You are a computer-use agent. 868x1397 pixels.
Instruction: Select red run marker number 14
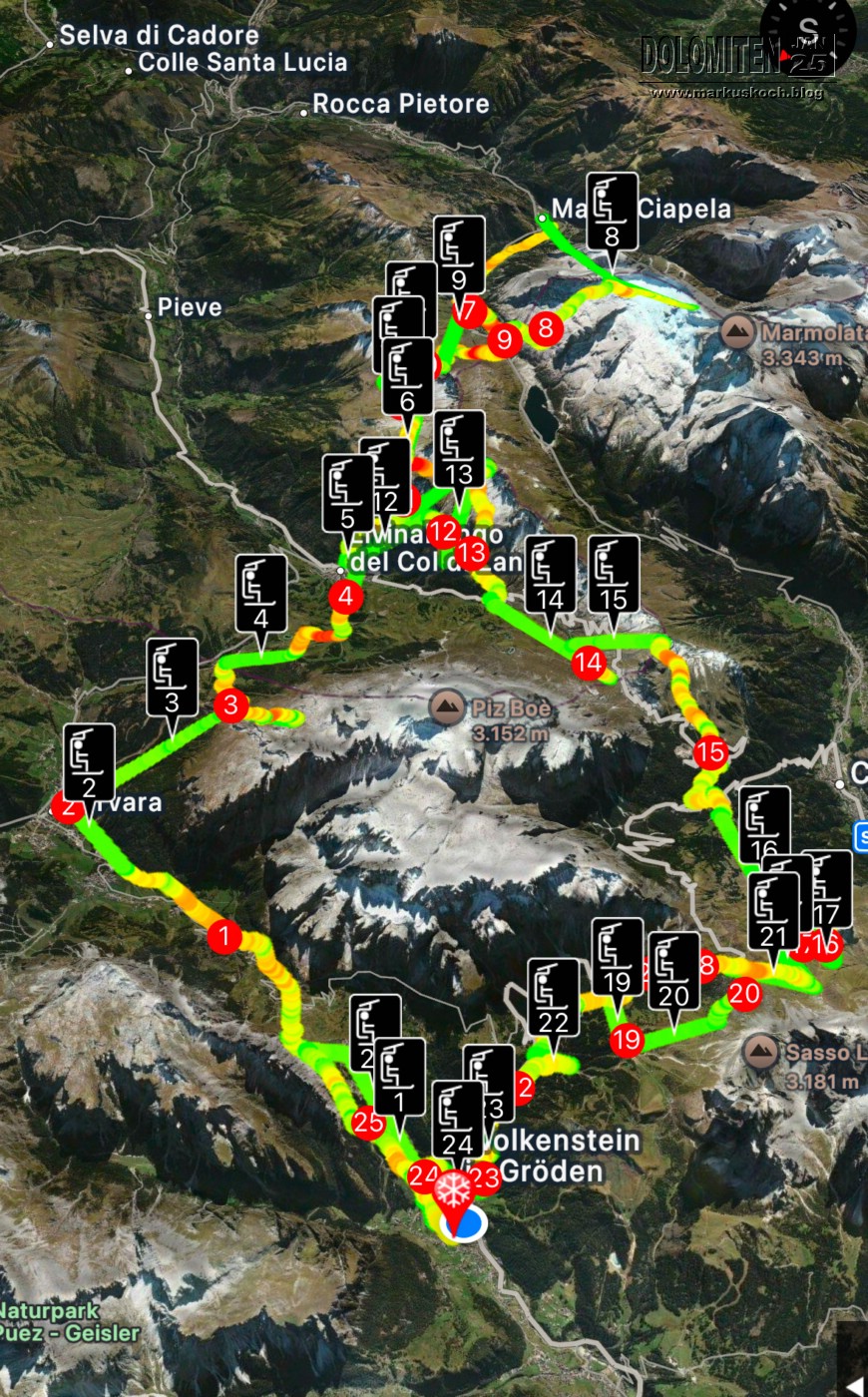(x=589, y=662)
